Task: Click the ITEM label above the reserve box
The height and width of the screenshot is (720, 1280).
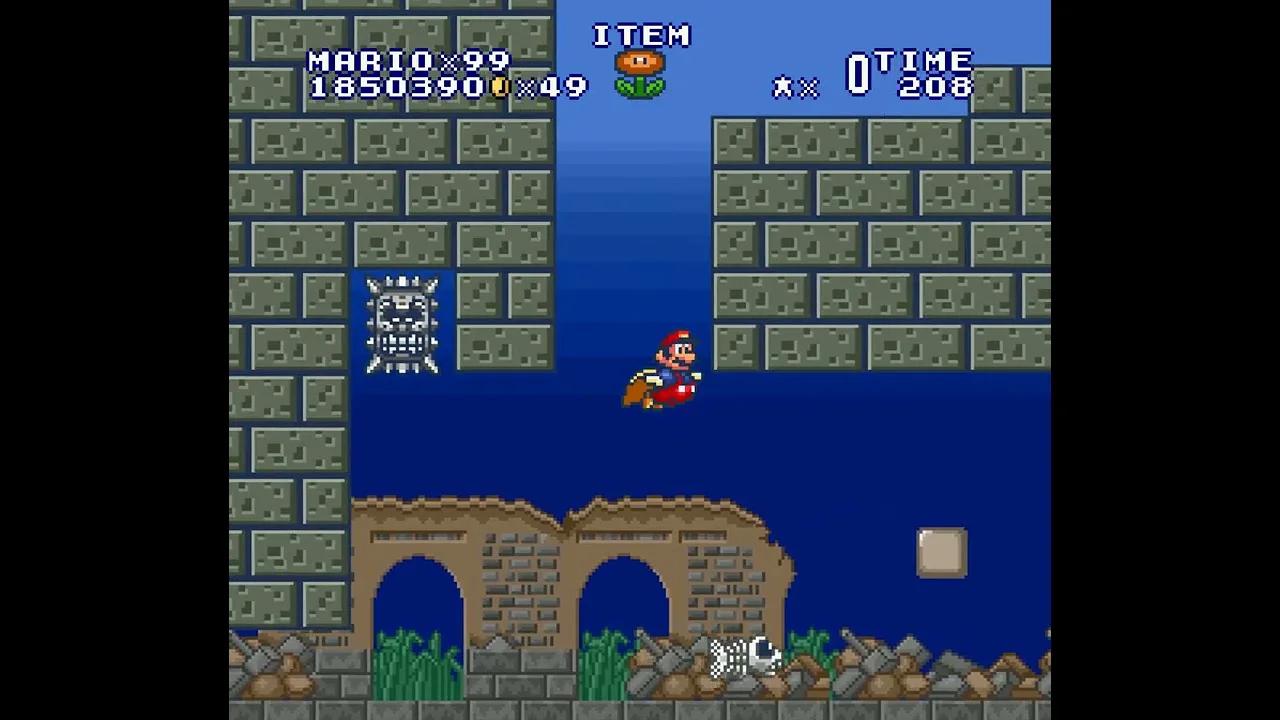Action: (x=643, y=35)
